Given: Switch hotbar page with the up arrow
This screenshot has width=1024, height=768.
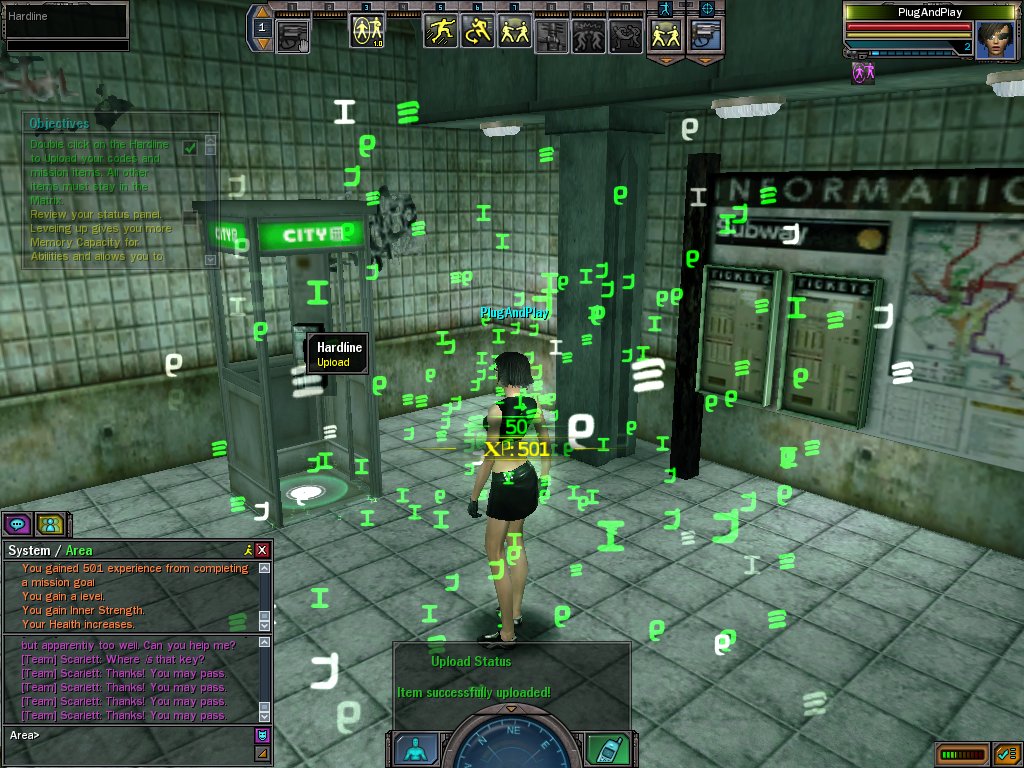Looking at the screenshot, I should pos(262,13).
